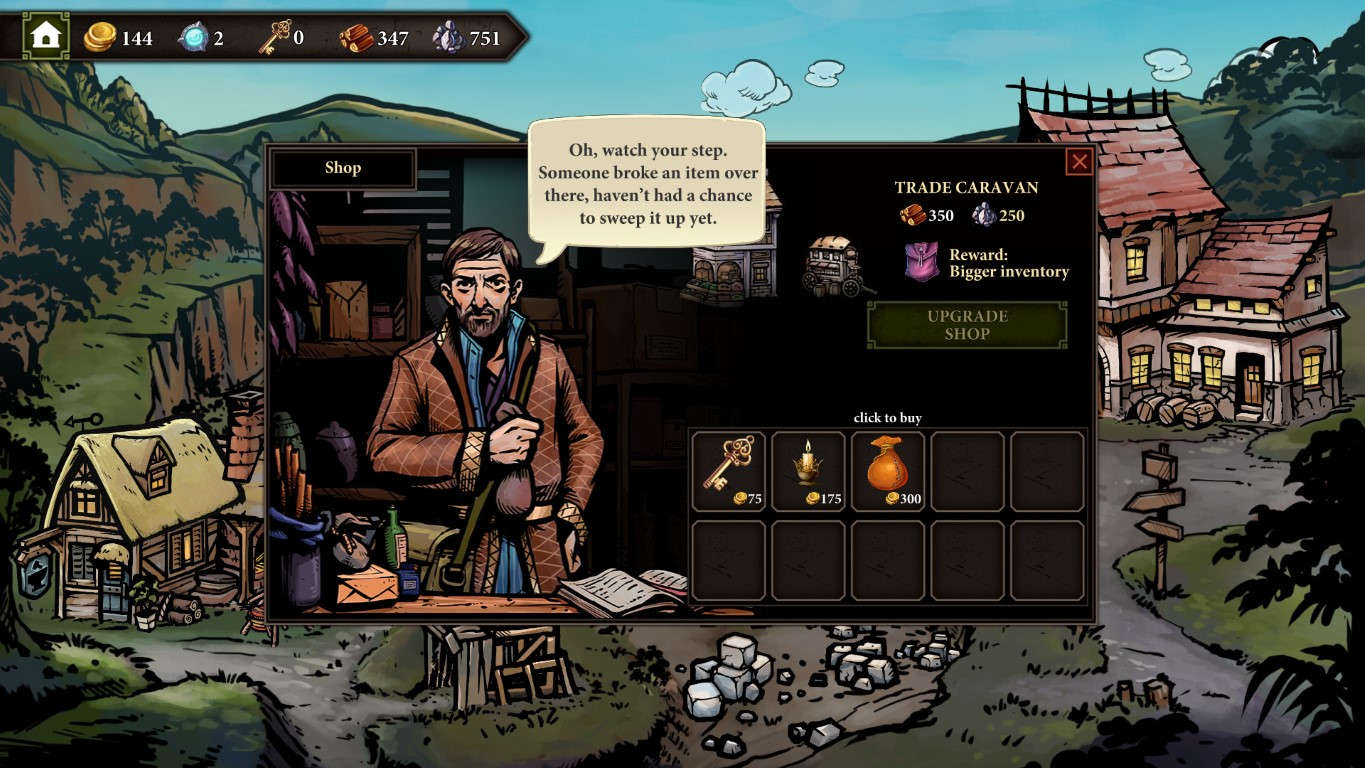The width and height of the screenshot is (1365, 768).
Task: Purchase the candle for 175 coins
Action: coord(808,470)
